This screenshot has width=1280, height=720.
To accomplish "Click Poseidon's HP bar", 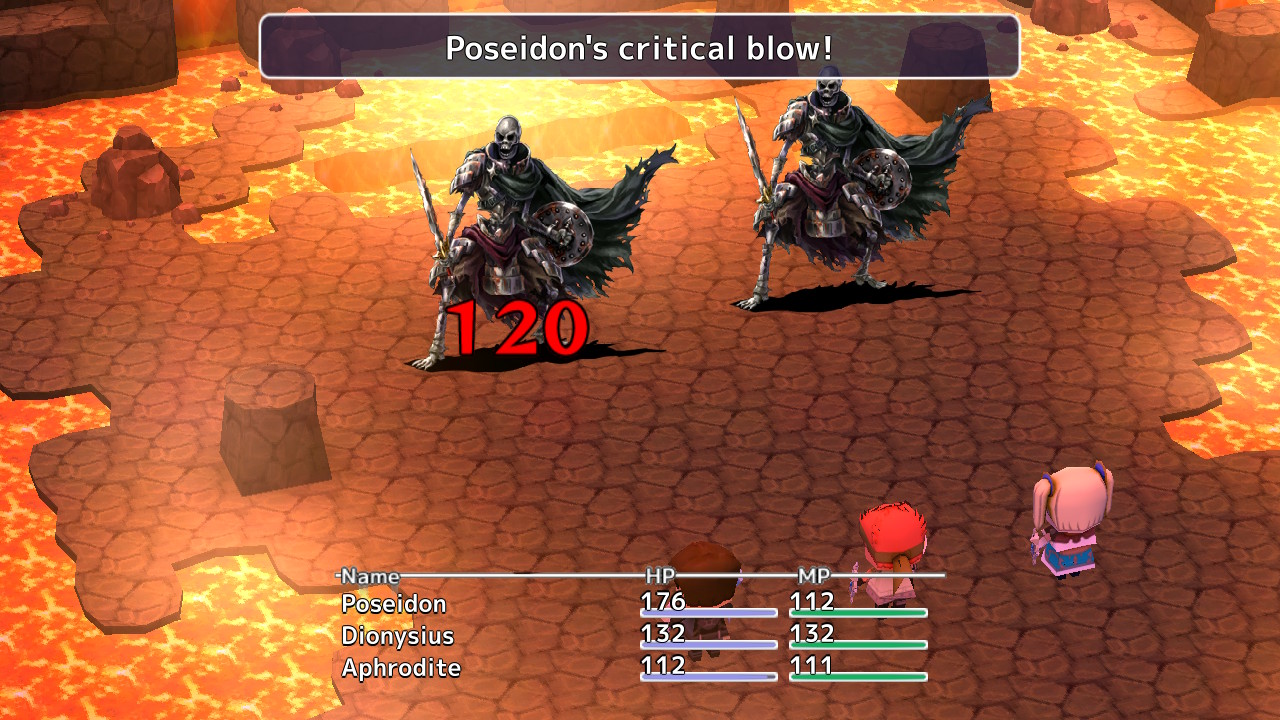I will click(x=710, y=614).
